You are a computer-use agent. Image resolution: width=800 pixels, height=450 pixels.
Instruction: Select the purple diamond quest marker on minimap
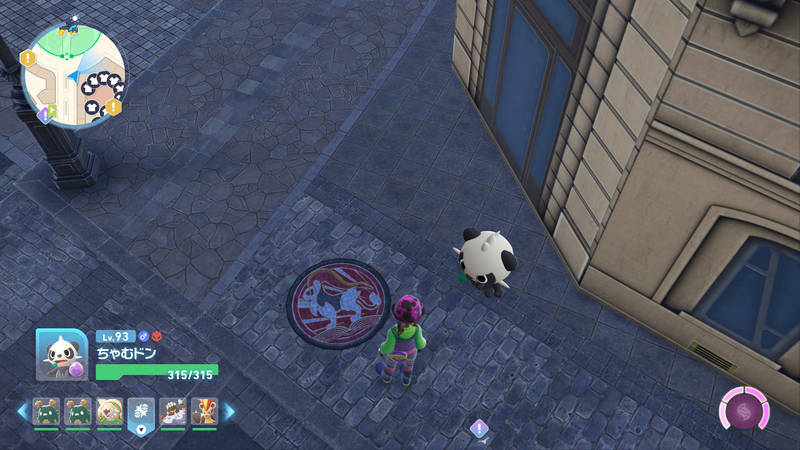44,114
